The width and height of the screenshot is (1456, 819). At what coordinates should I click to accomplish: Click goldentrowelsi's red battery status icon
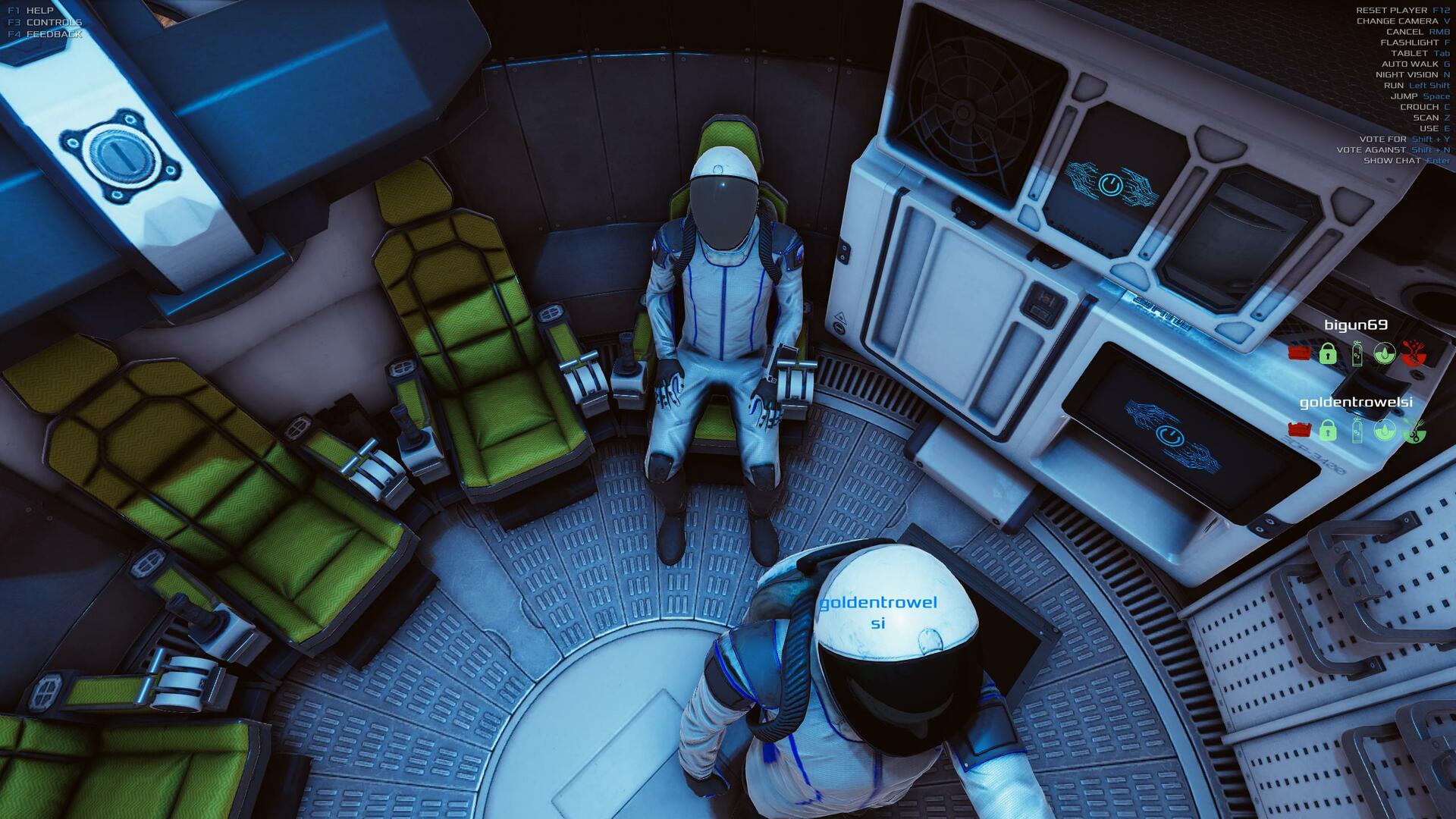[1299, 431]
